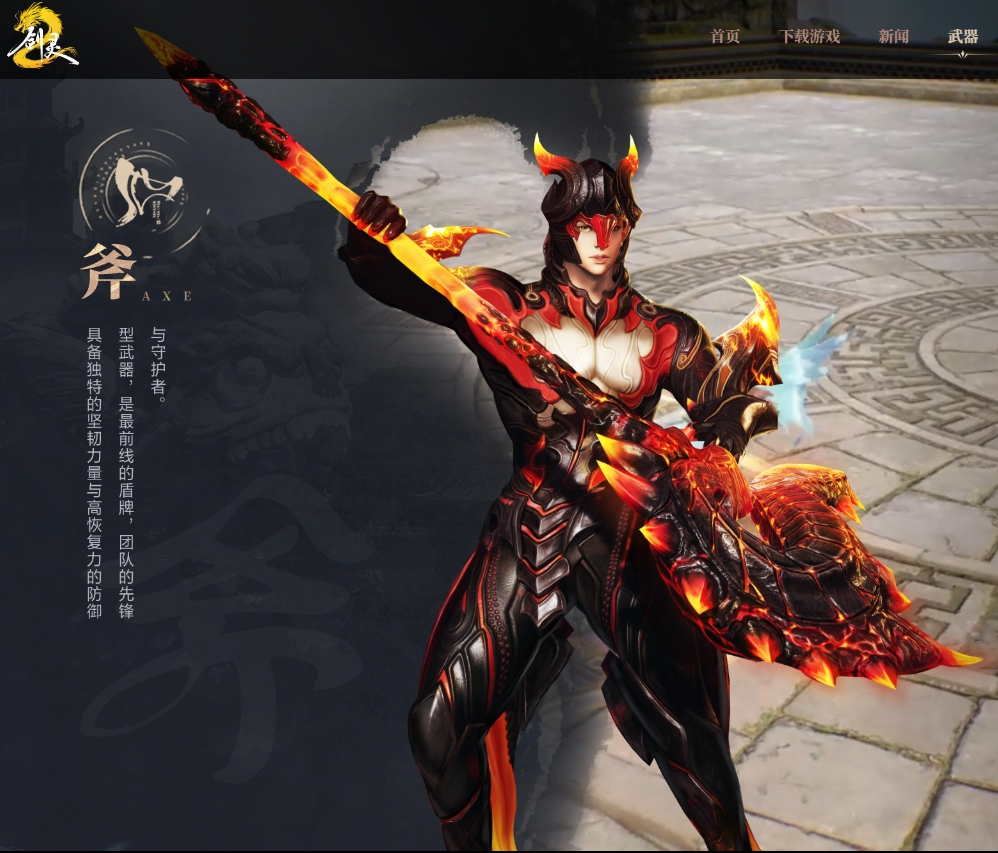Go to the 下载游戏 download page
This screenshot has width=998, height=853.
click(x=809, y=37)
